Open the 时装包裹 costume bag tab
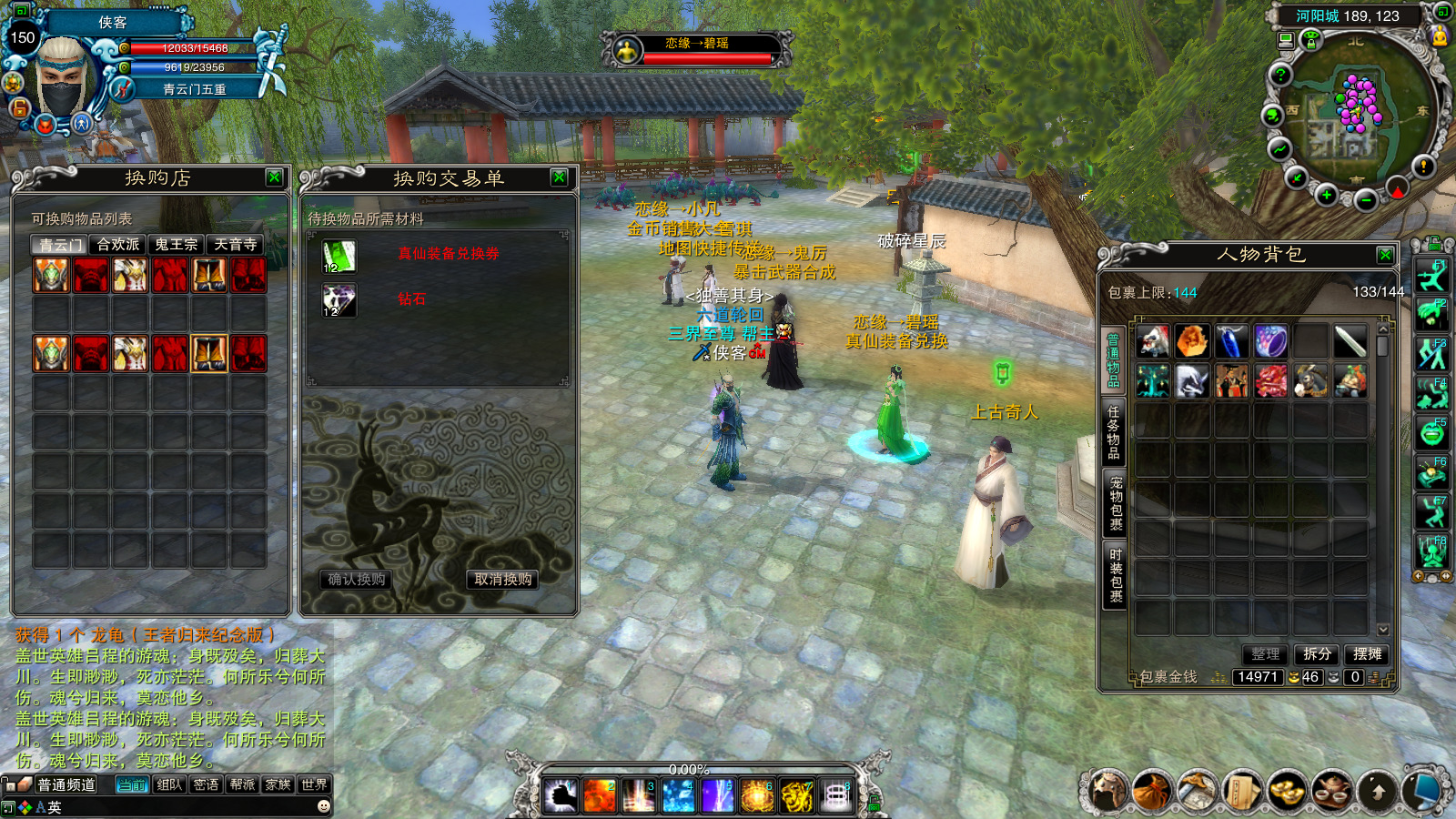The width and height of the screenshot is (1456, 819). point(1116,575)
